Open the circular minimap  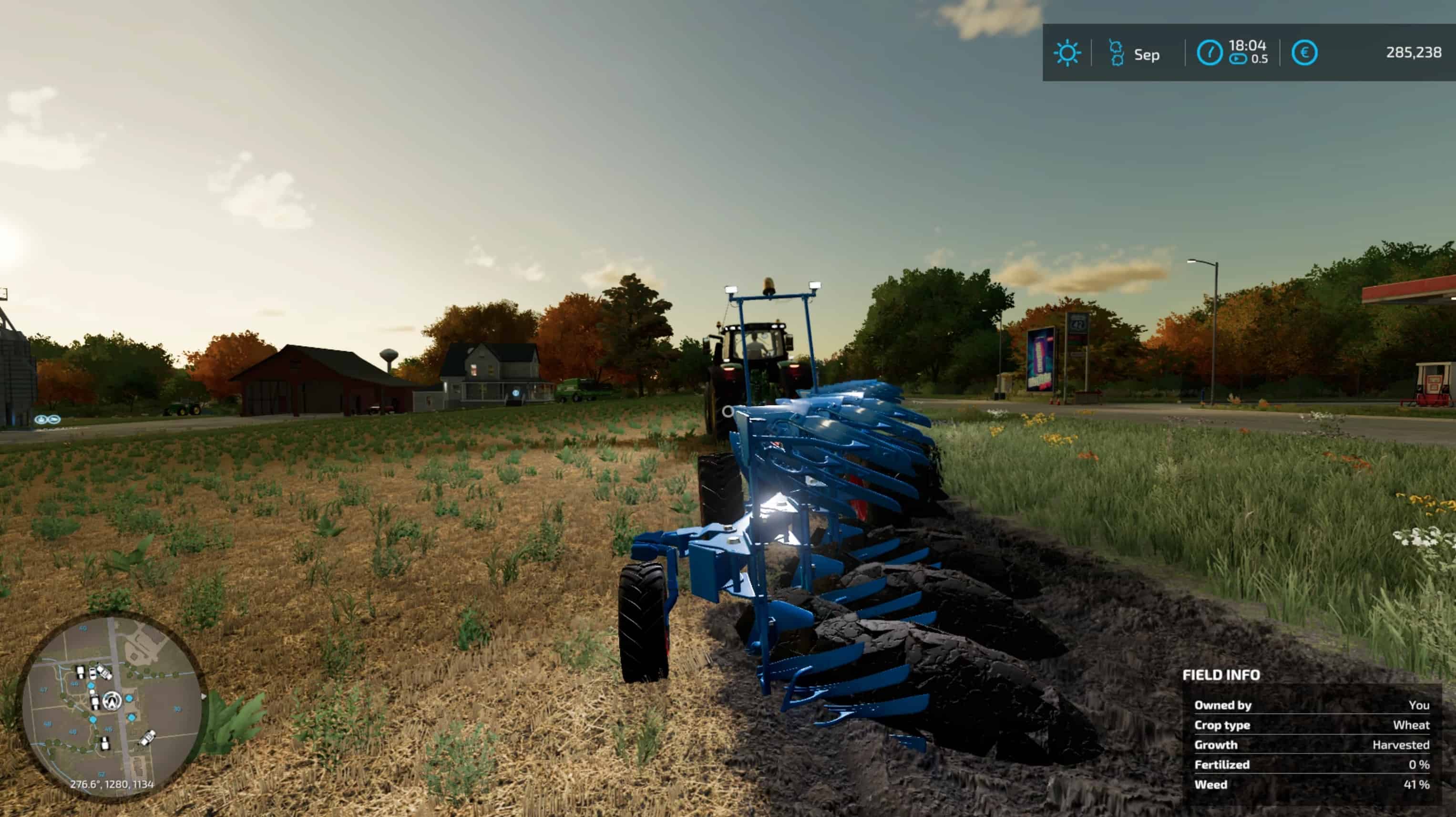(113, 703)
